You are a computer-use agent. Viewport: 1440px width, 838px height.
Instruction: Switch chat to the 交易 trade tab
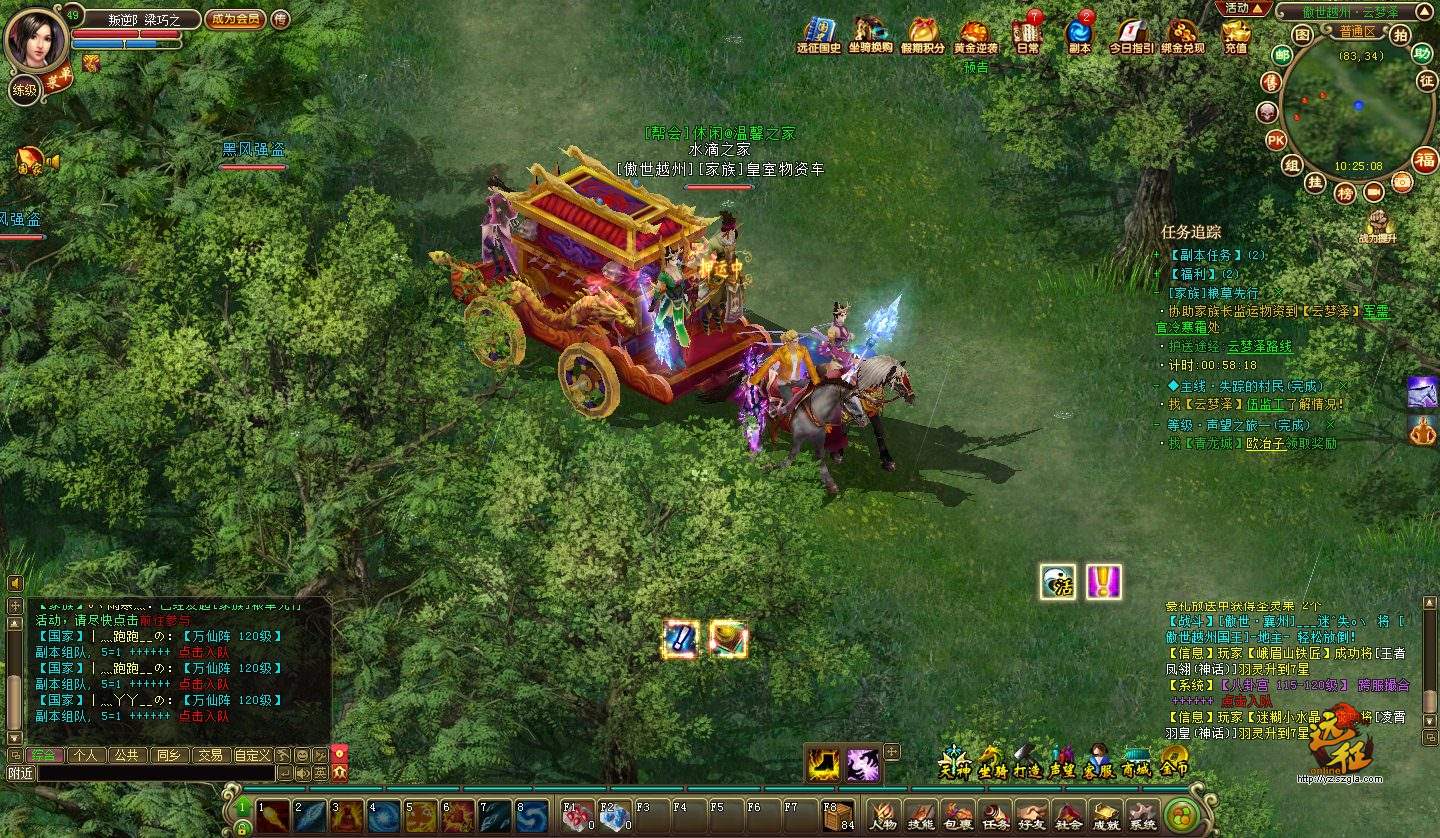(x=209, y=755)
